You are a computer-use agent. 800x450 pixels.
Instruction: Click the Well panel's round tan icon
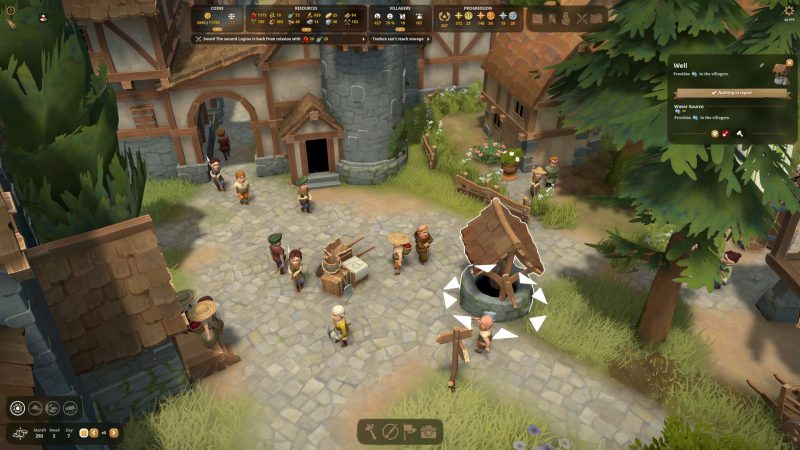714,133
